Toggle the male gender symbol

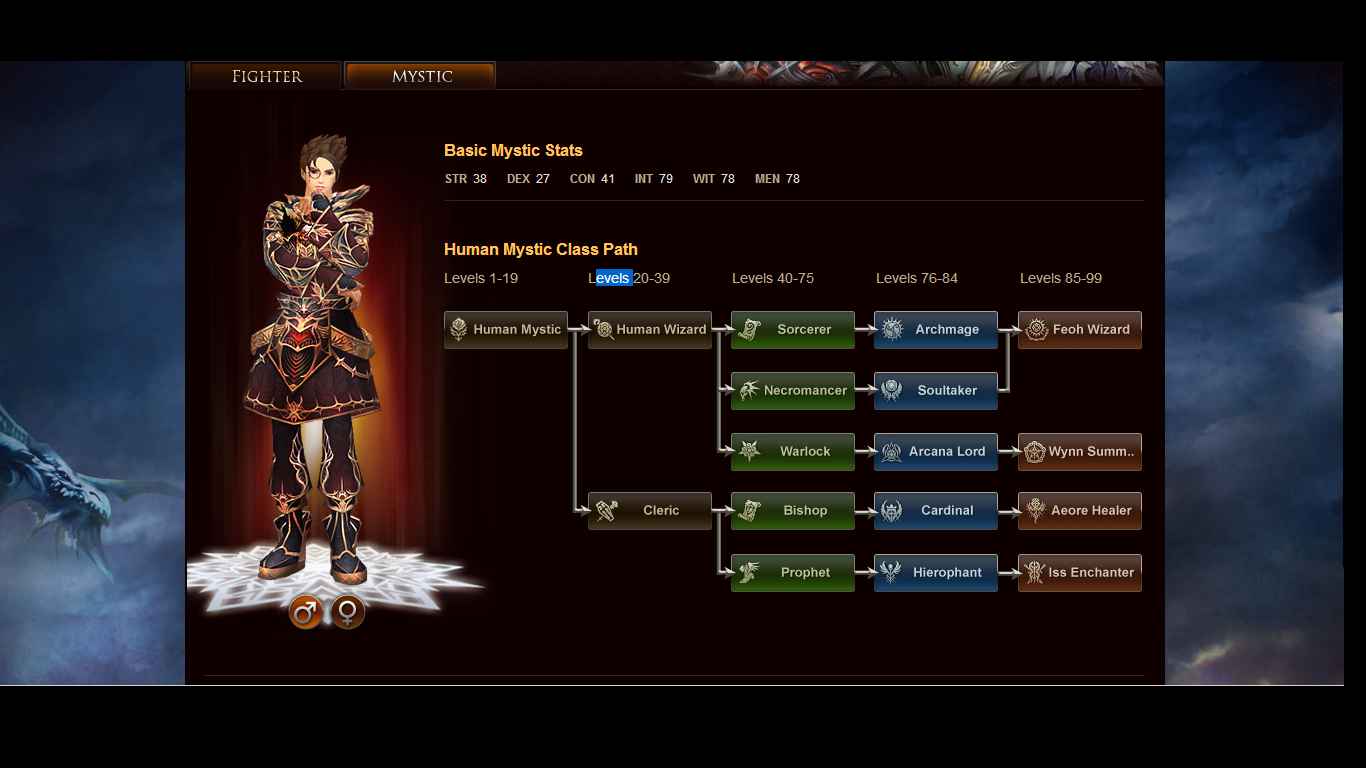click(x=306, y=613)
